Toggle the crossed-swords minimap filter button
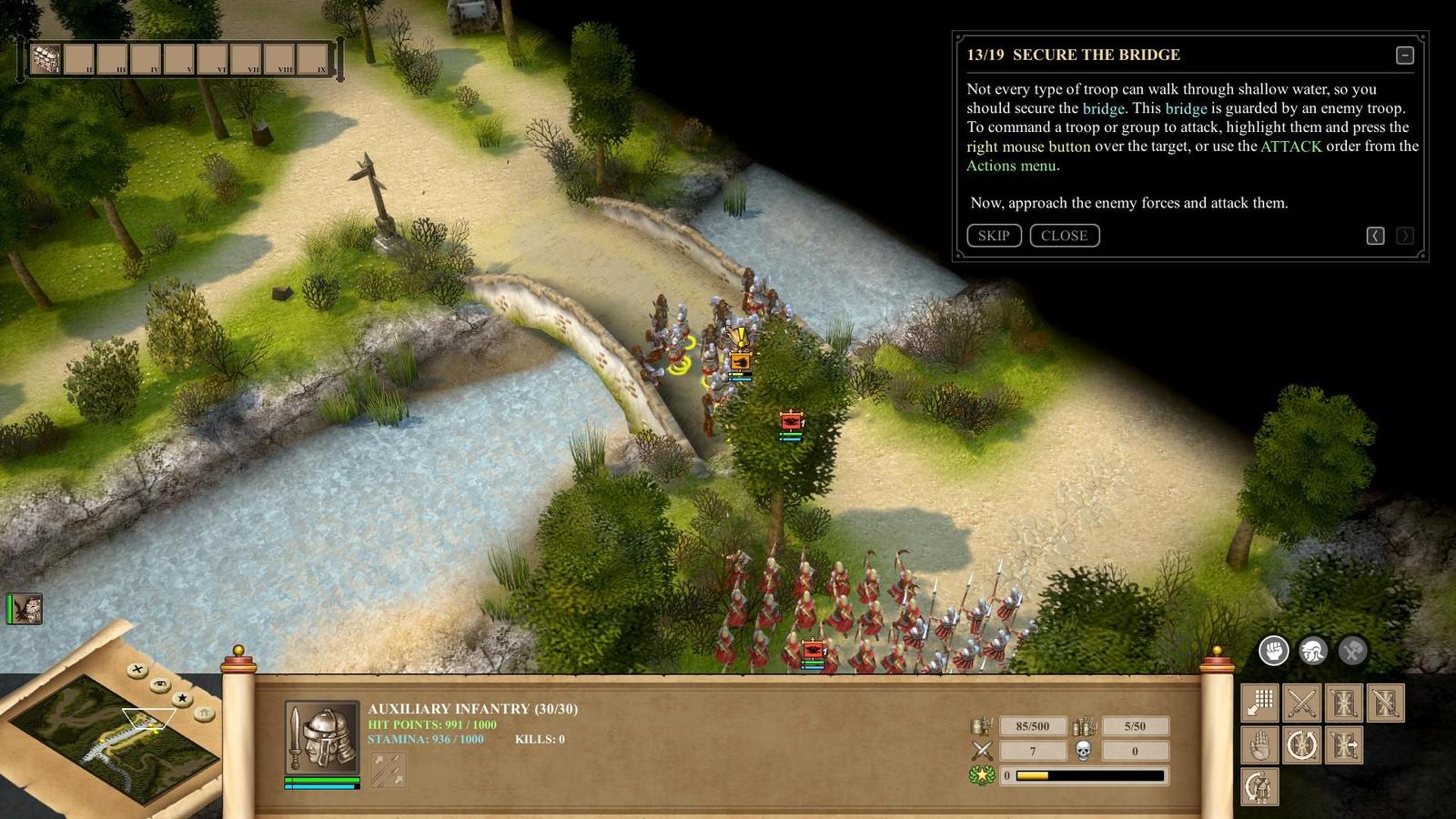This screenshot has height=819, width=1456. (137, 670)
